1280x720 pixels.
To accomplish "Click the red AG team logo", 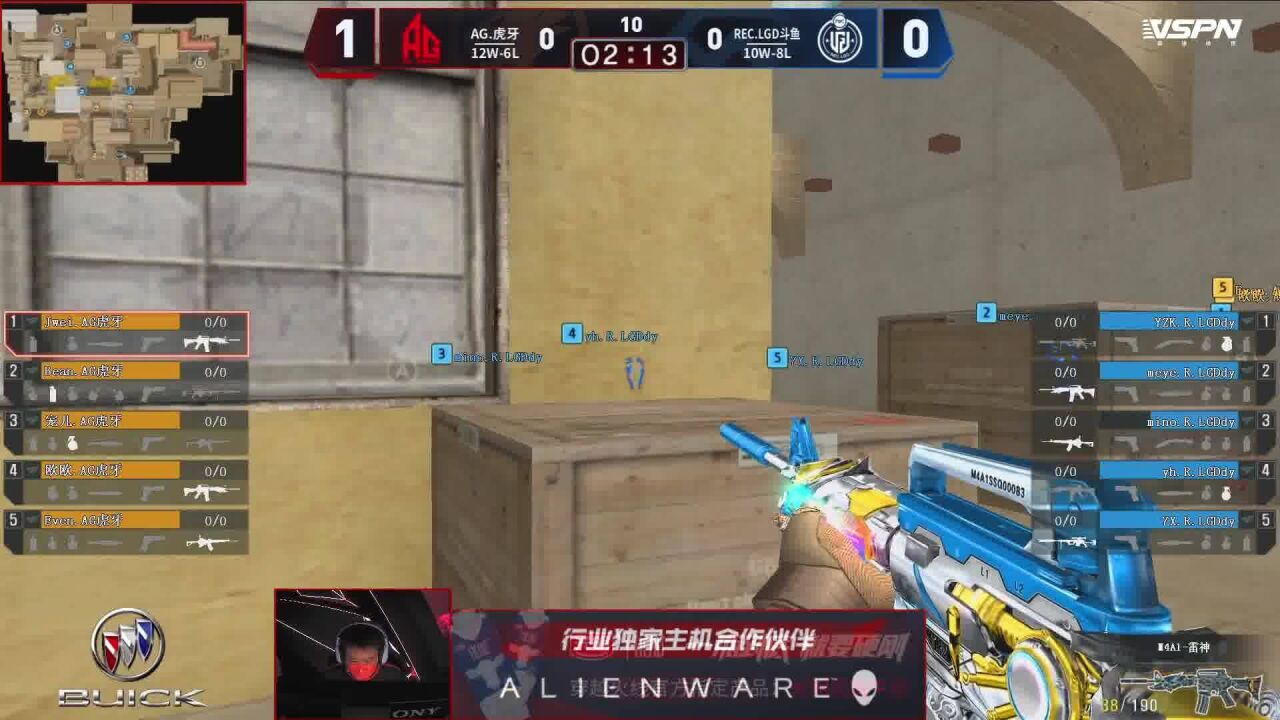I will pos(421,40).
